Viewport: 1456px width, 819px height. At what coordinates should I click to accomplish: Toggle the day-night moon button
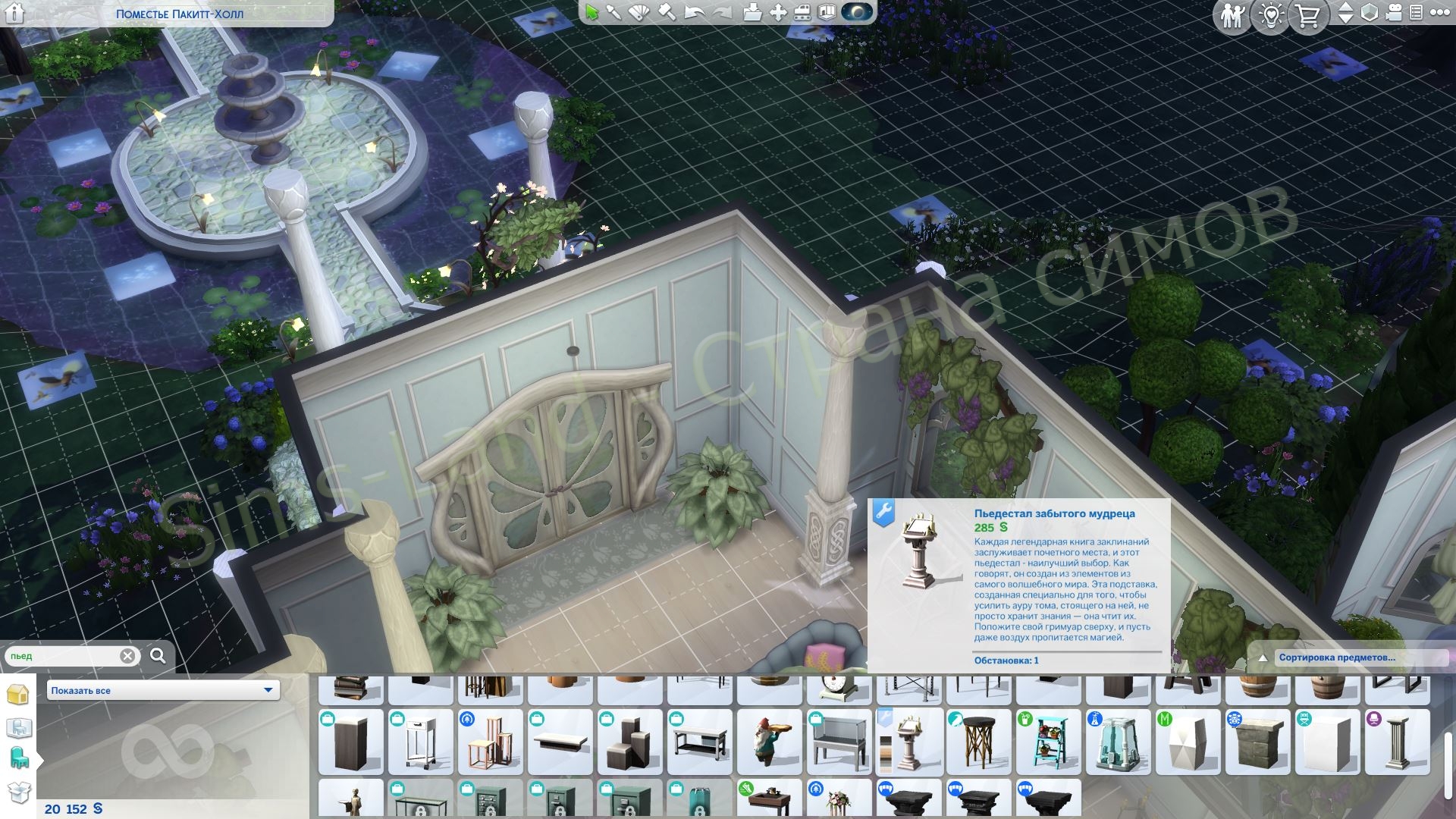pyautogui.click(x=857, y=13)
